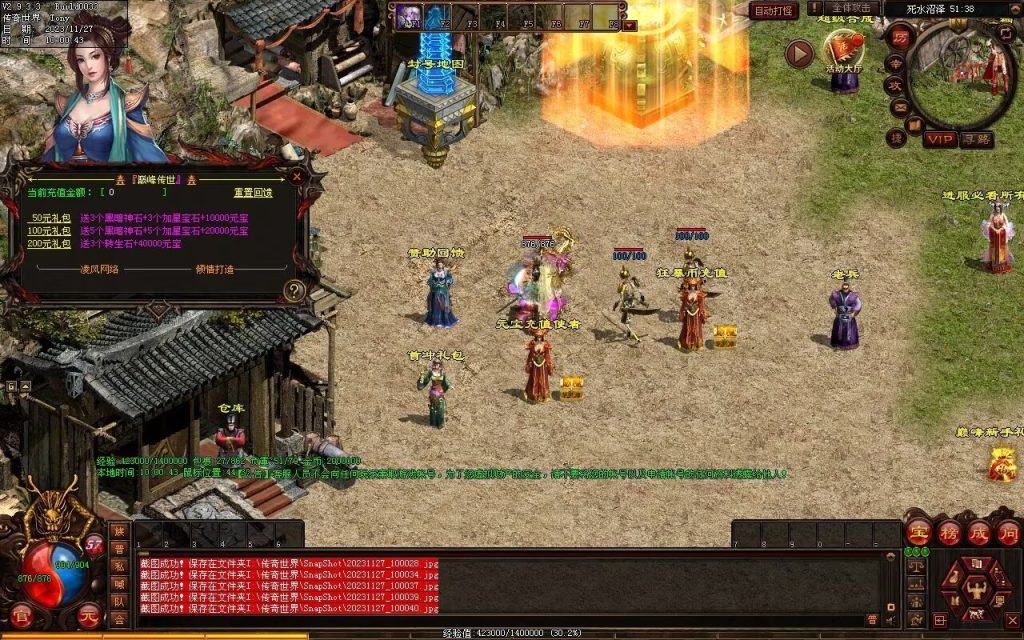Screen dimensions: 1024x640
Task: Open the 活动大厅 event hall icon
Action: (x=845, y=49)
